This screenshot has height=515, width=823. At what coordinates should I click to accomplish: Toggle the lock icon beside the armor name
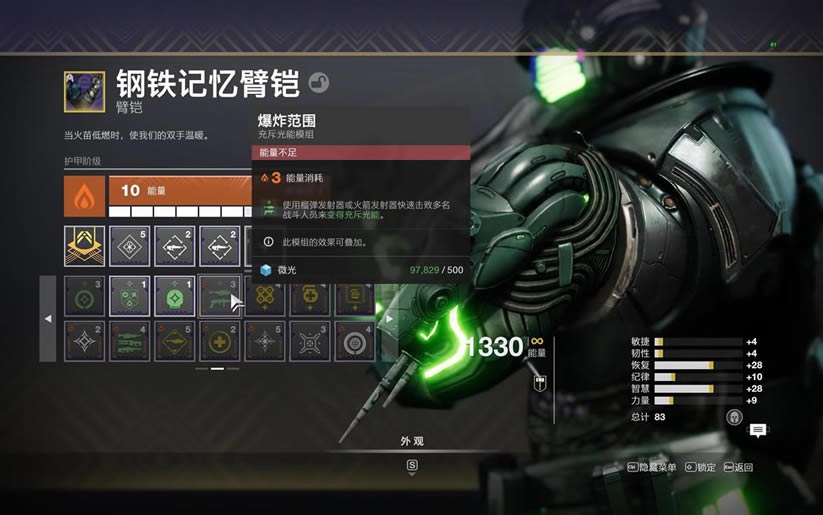click(x=318, y=83)
